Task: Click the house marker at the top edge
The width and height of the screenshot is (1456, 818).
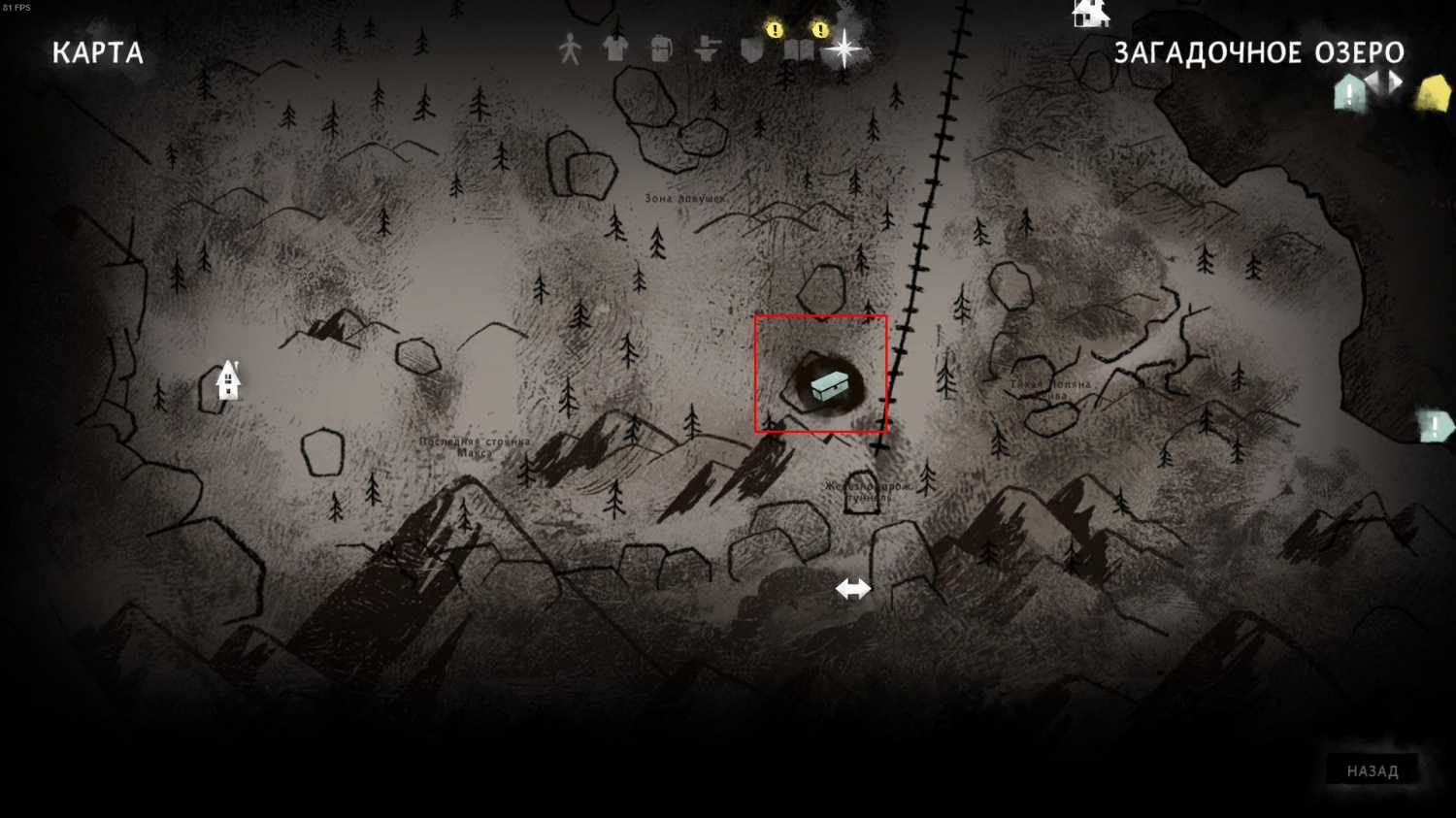Action: tap(1090, 13)
